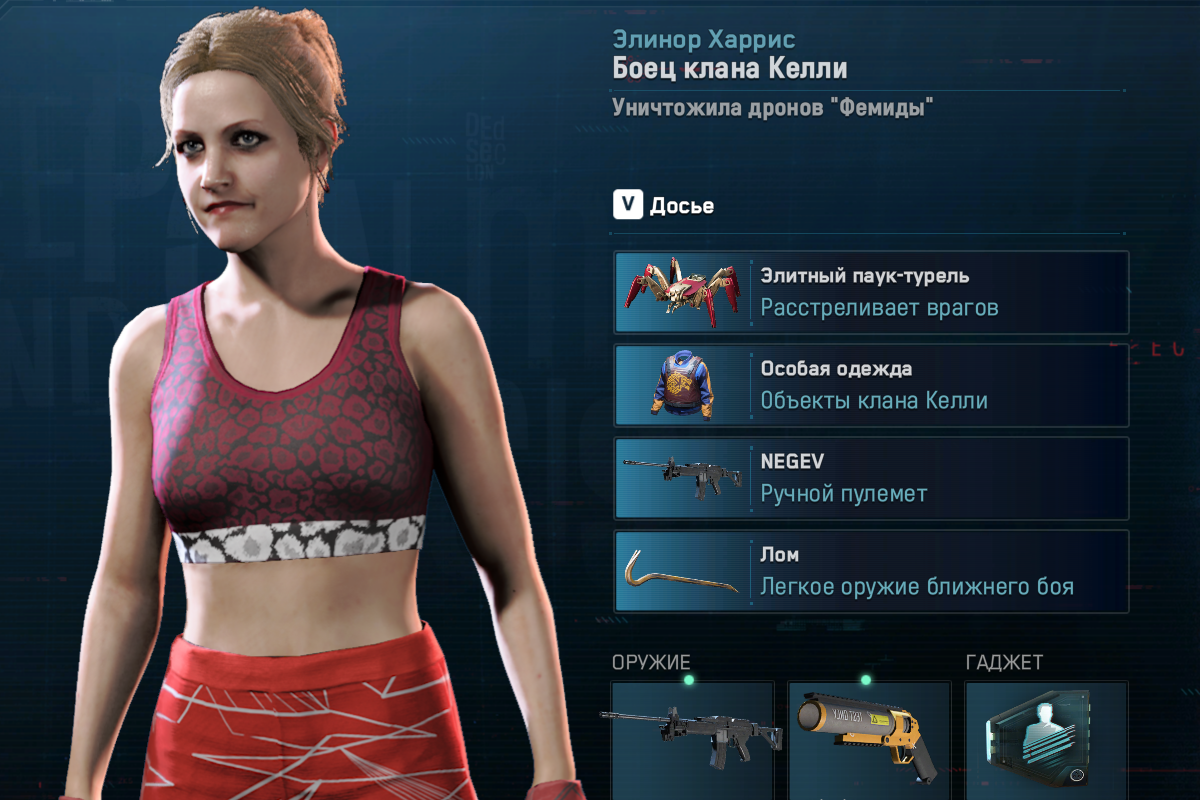1200x800 pixels.
Task: Open the Досье dossier
Action: (664, 206)
